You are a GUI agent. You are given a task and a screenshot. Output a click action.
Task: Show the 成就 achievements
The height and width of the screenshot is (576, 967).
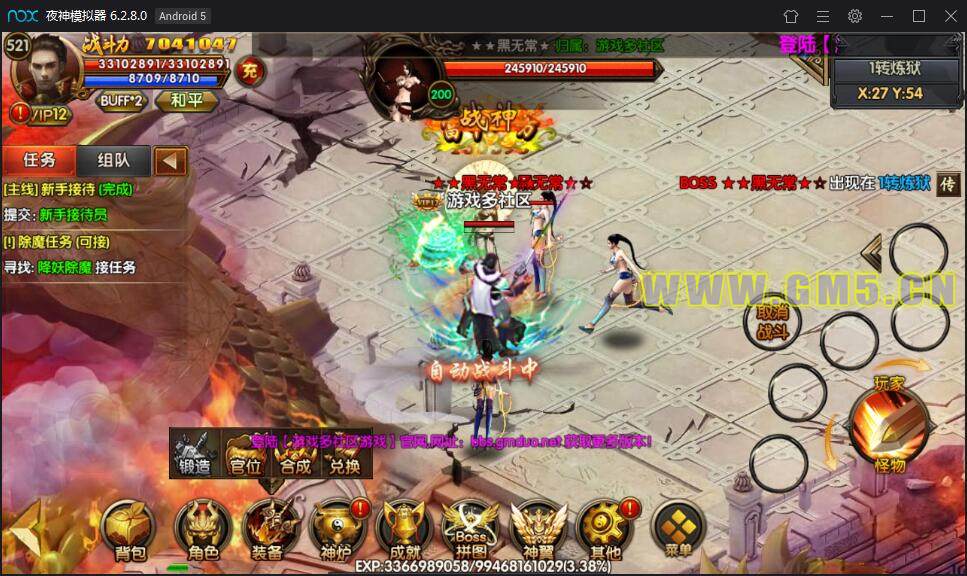click(x=402, y=530)
